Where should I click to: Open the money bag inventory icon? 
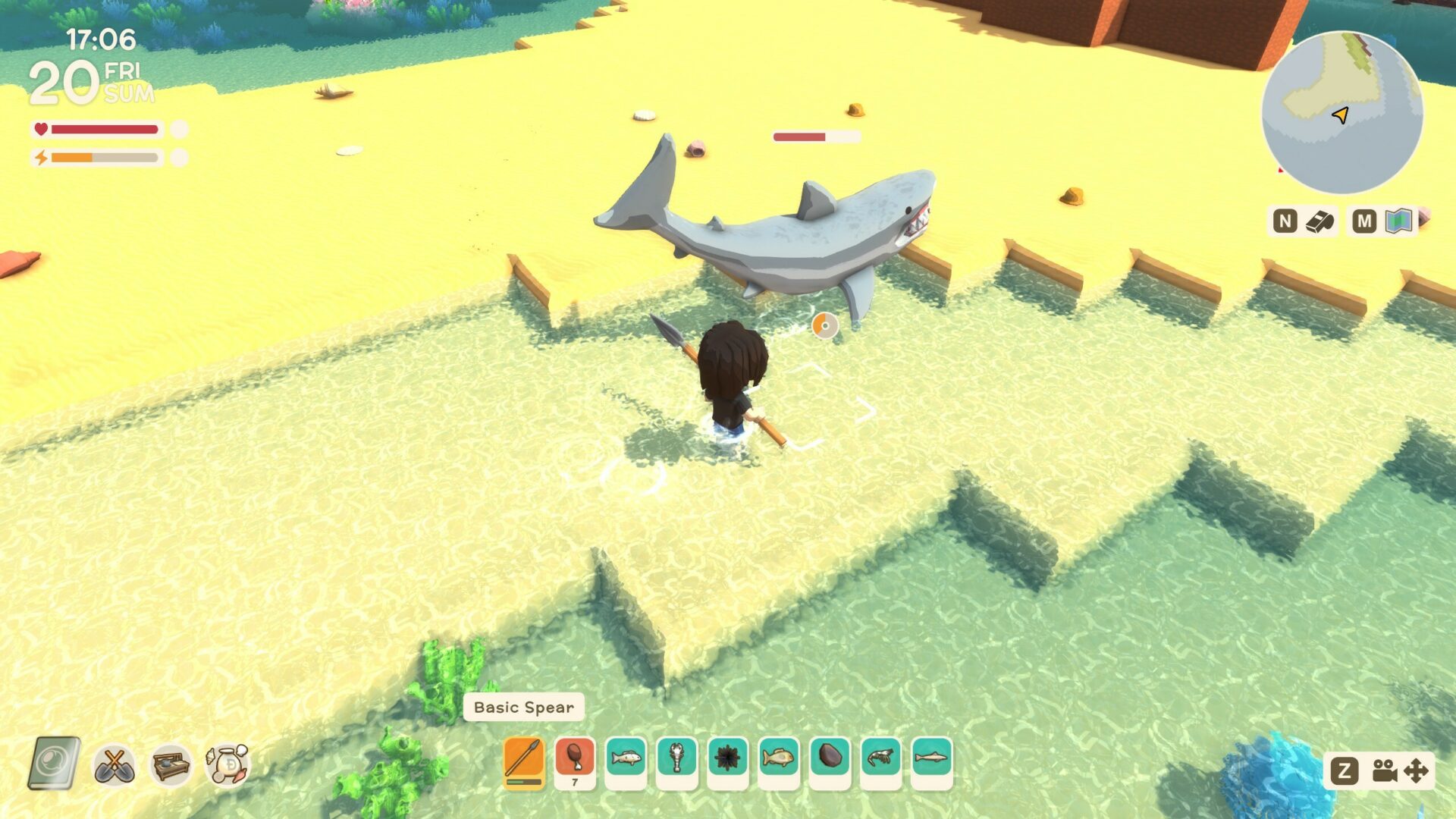(x=227, y=764)
